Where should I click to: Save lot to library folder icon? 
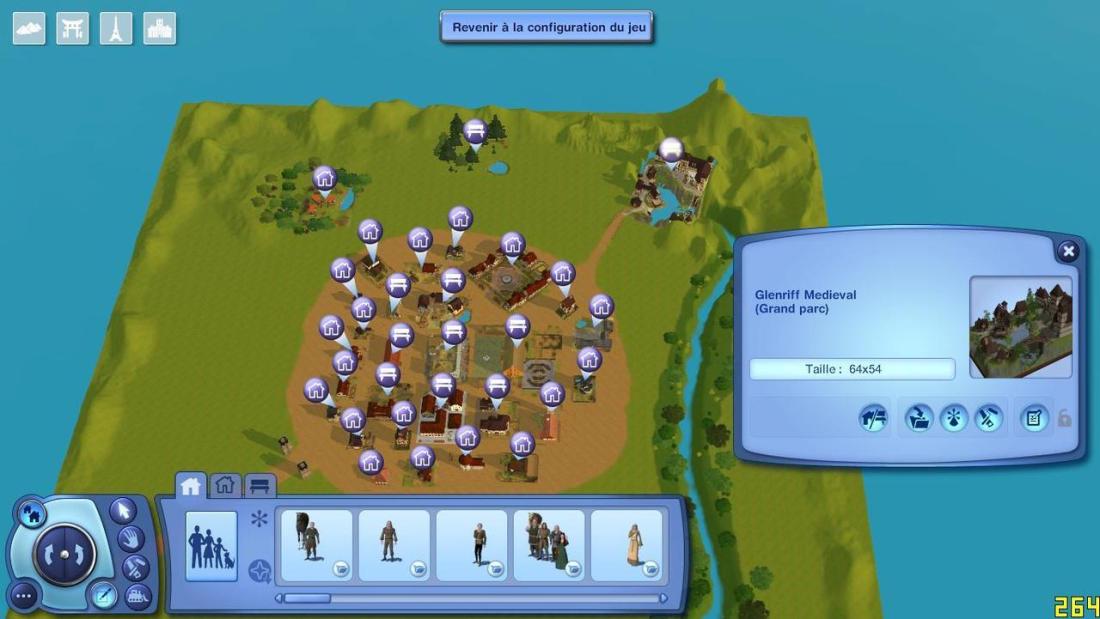[x=919, y=418]
